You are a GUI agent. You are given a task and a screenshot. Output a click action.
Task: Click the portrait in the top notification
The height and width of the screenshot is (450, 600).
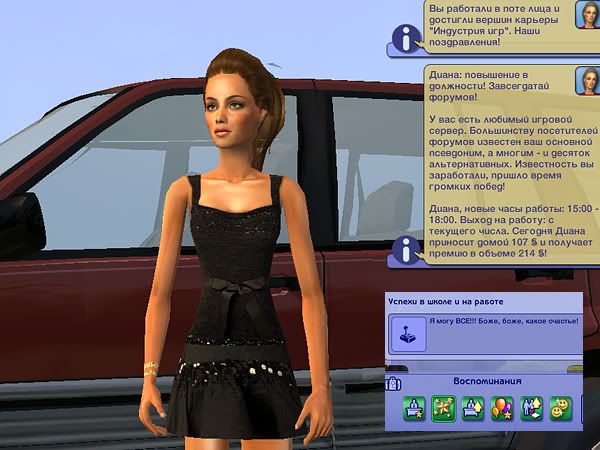pyautogui.click(x=586, y=15)
